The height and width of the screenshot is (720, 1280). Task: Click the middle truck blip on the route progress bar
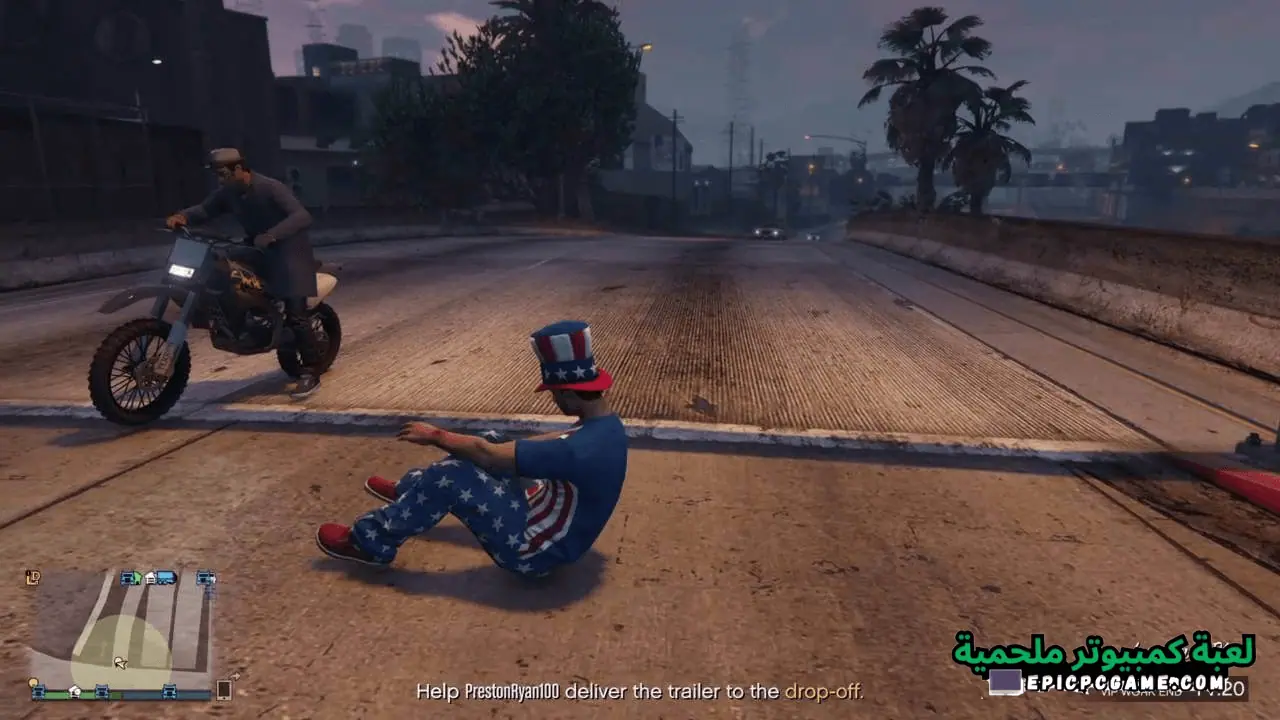[102, 691]
